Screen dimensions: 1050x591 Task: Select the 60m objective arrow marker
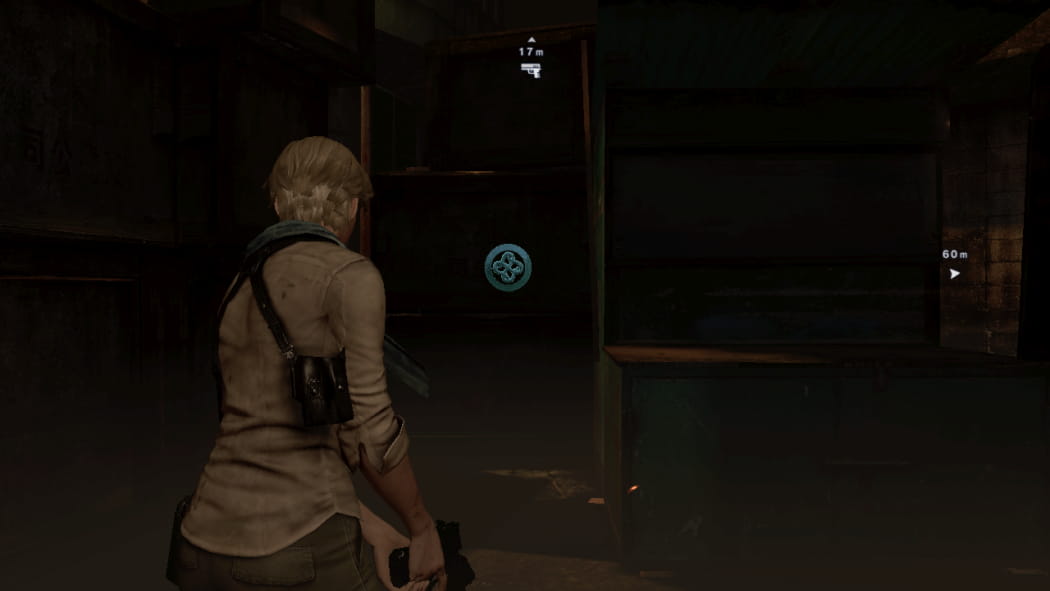pyautogui.click(x=954, y=272)
